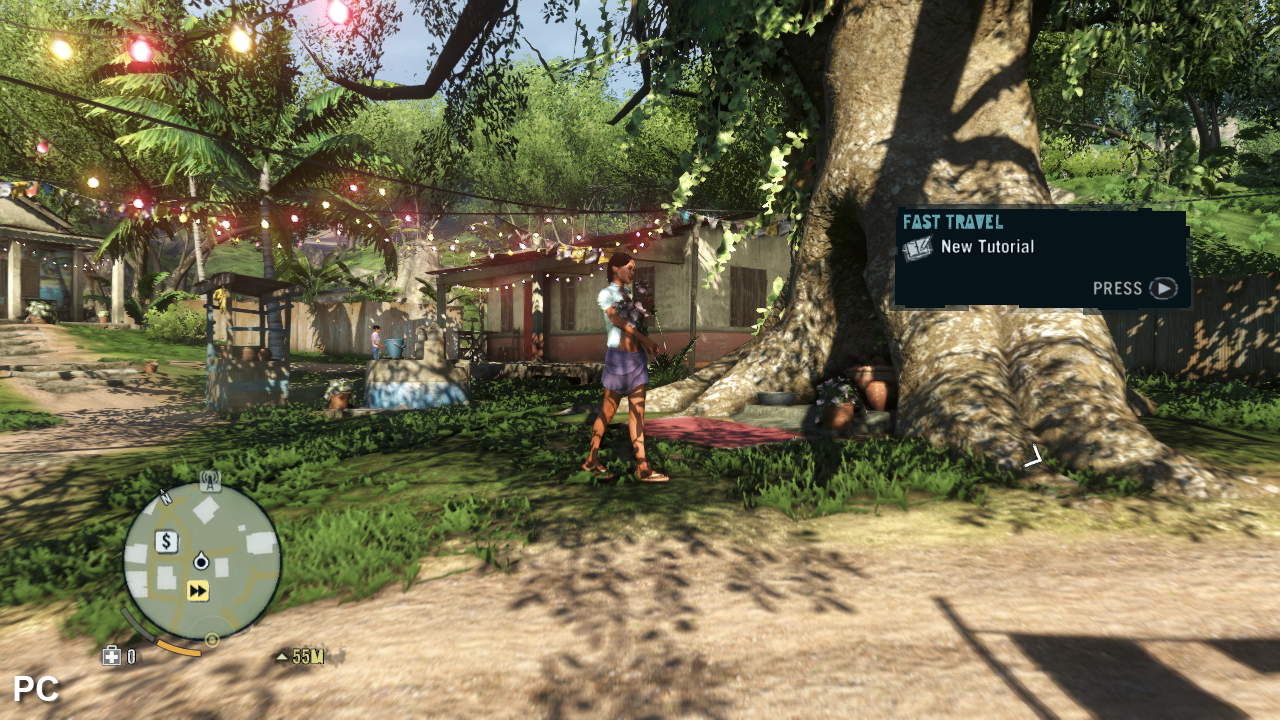Open the Fast Travel tutorial notification

click(1040, 257)
